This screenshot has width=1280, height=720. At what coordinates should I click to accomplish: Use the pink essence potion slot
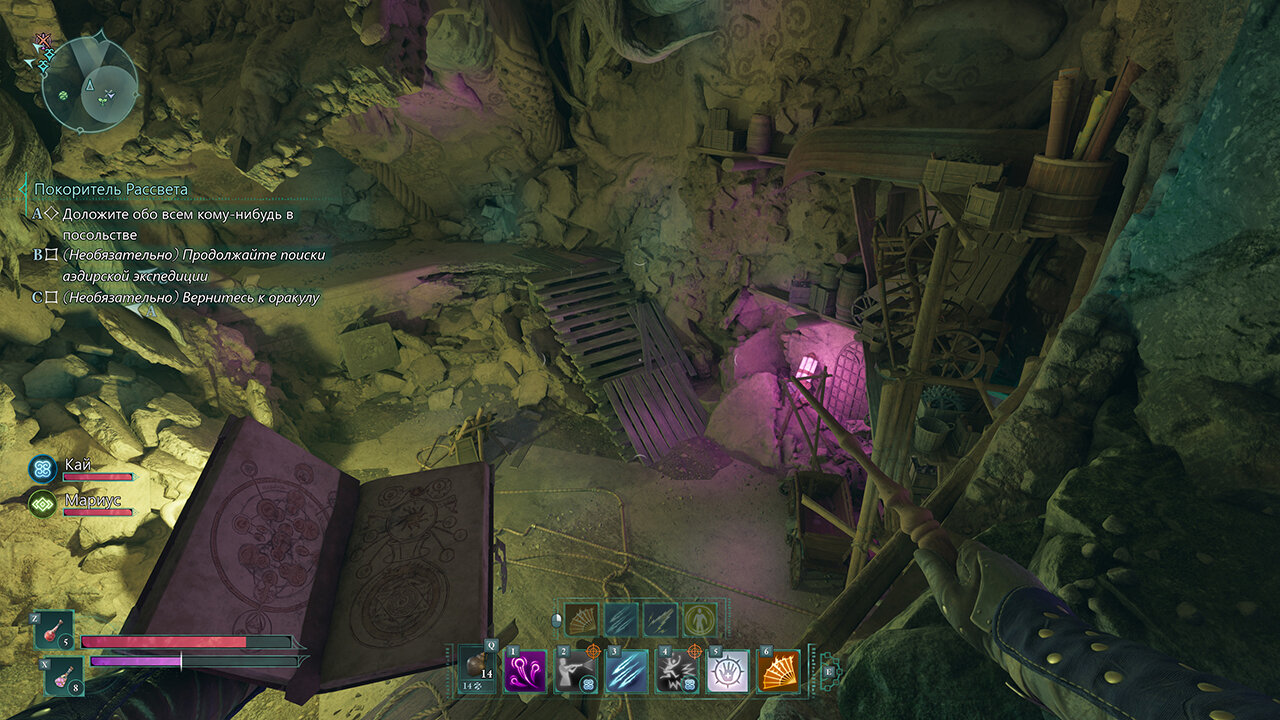[64, 677]
